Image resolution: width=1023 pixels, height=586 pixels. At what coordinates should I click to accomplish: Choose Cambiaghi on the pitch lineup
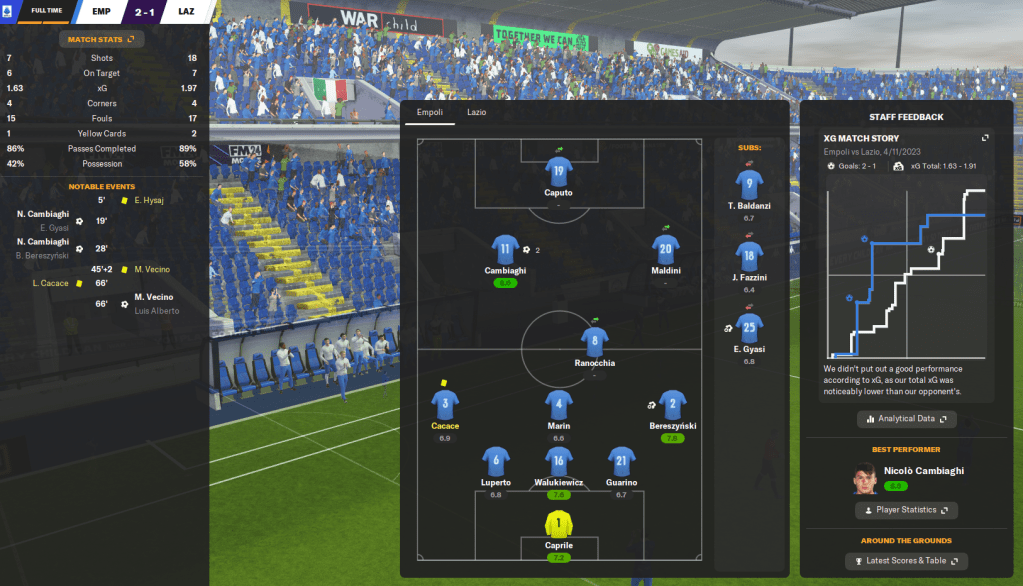coord(505,250)
